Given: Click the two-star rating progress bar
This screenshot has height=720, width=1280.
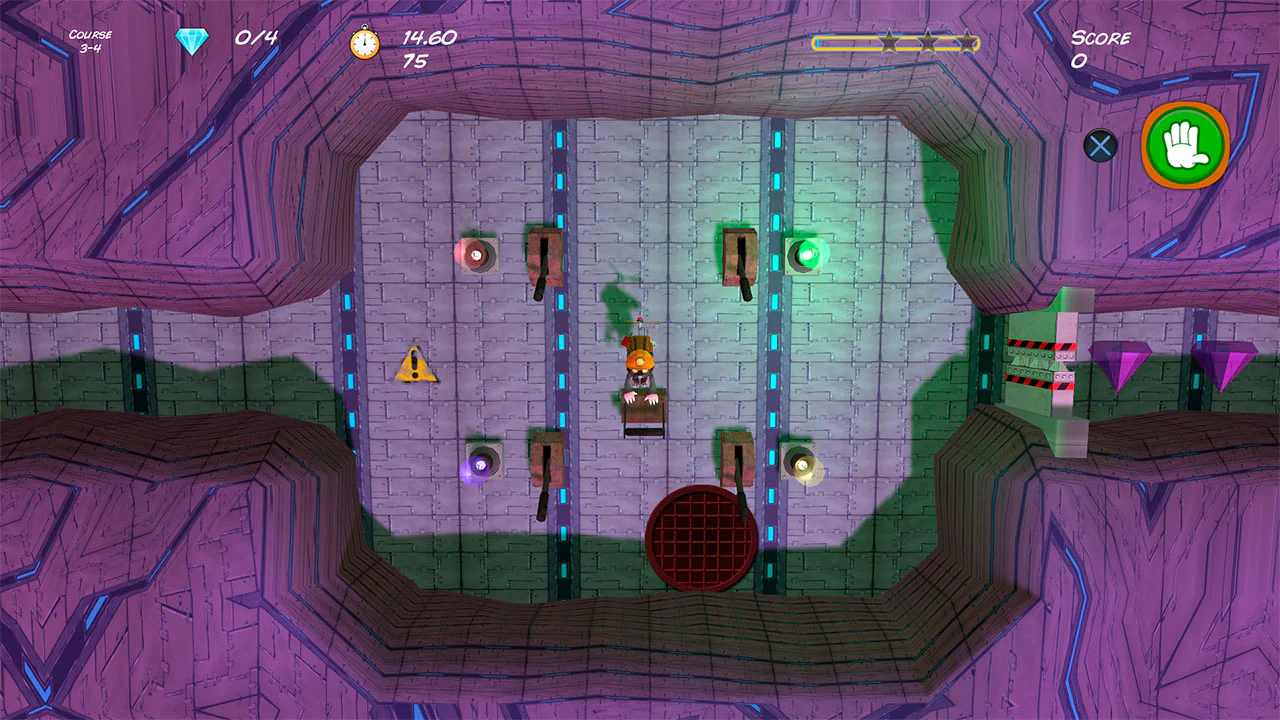Looking at the screenshot, I should (895, 44).
